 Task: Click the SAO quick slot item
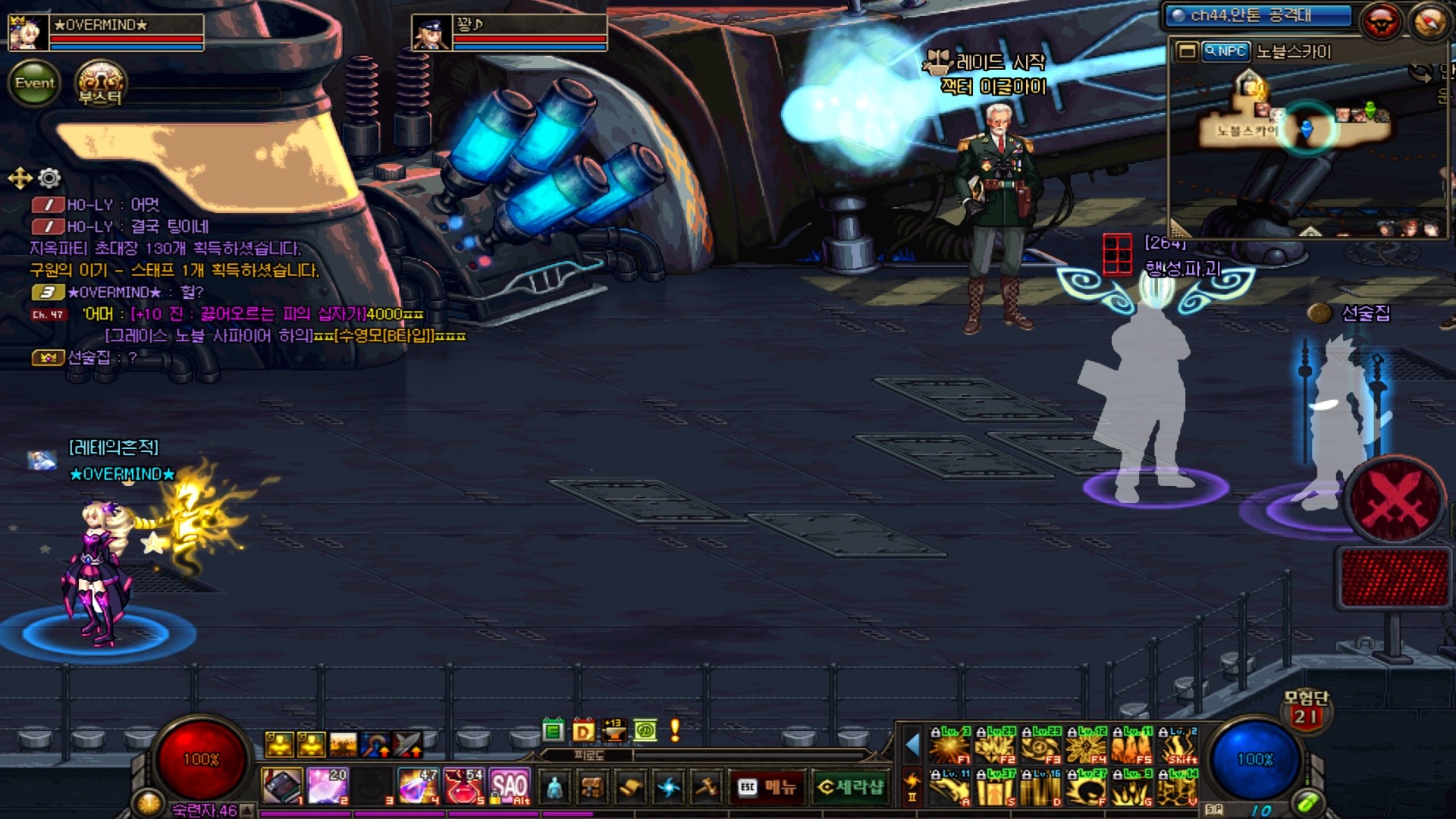point(510,786)
